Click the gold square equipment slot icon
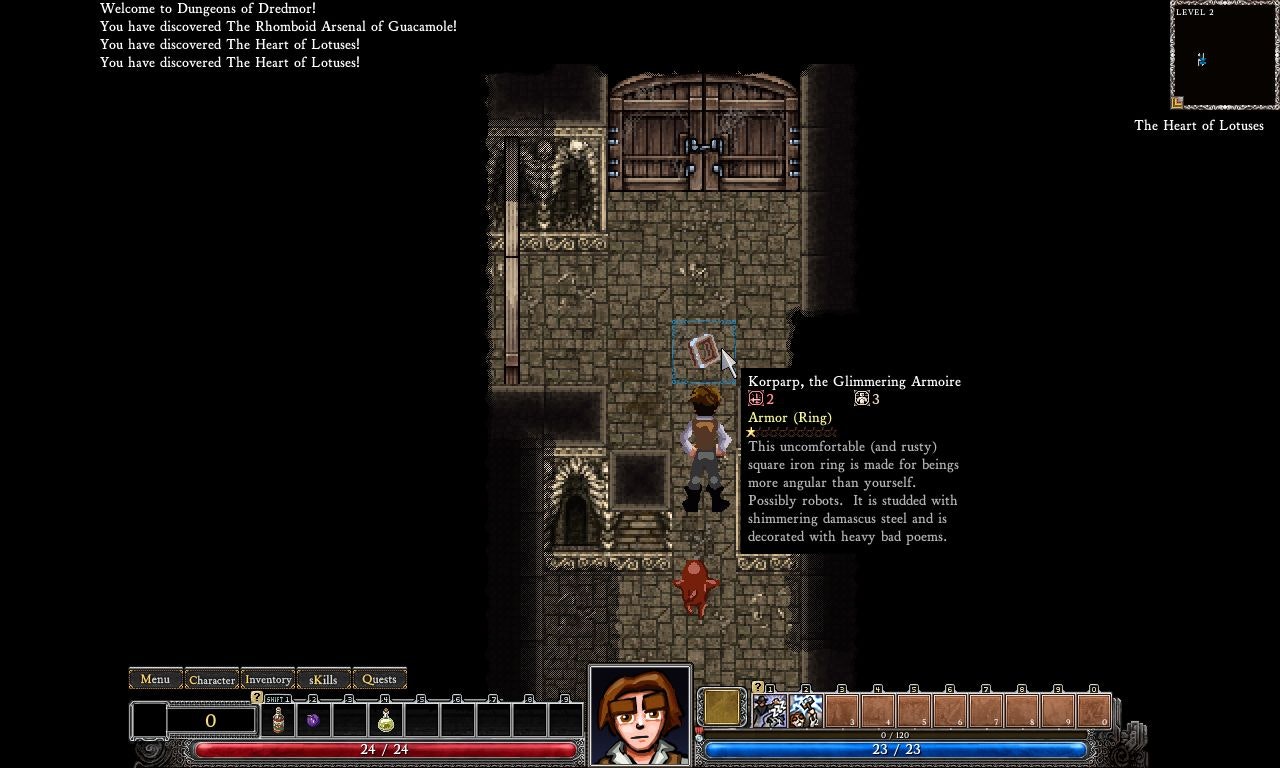1280x768 pixels. (x=721, y=707)
